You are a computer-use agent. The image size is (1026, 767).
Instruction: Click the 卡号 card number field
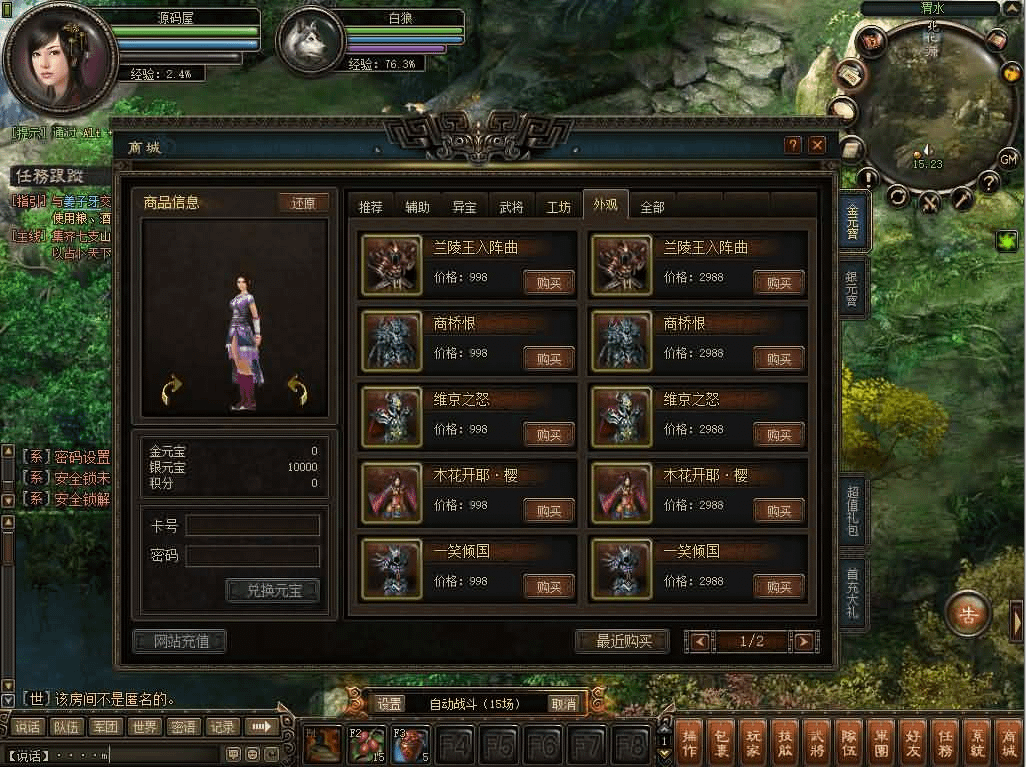click(253, 526)
